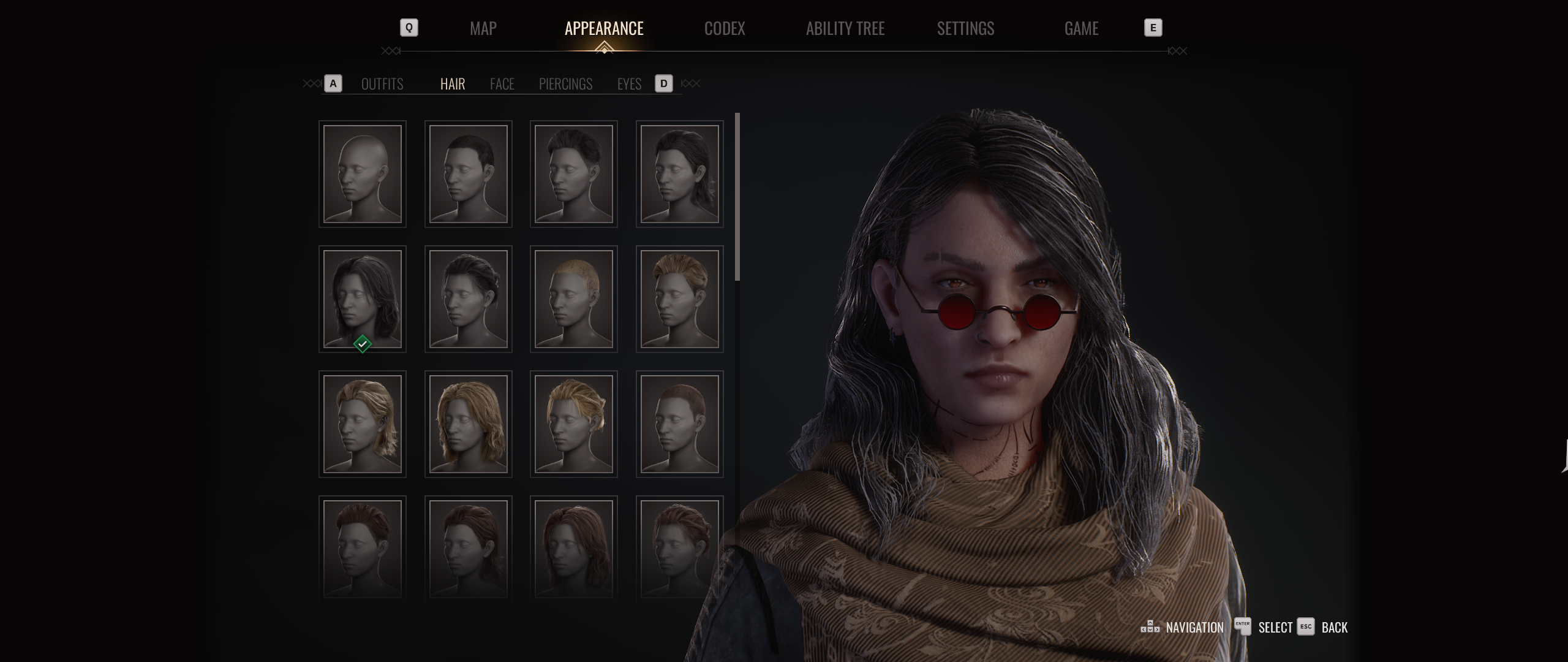Select the bald head hairstyle
The image size is (1568, 662).
click(363, 174)
